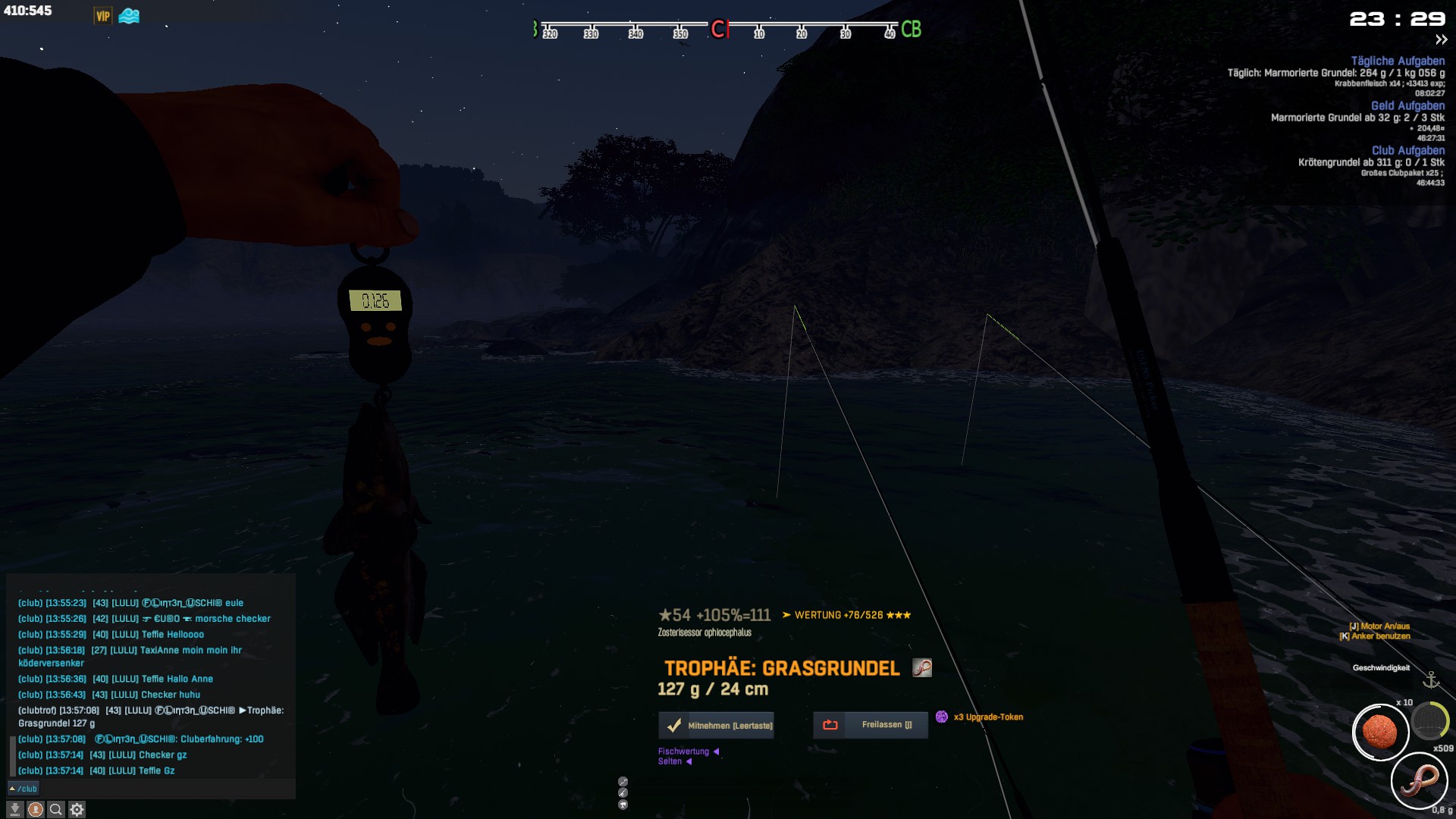Viewport: 1456px width, 819px height.
Task: Click the download arrow chat icon
Action: 14,810
